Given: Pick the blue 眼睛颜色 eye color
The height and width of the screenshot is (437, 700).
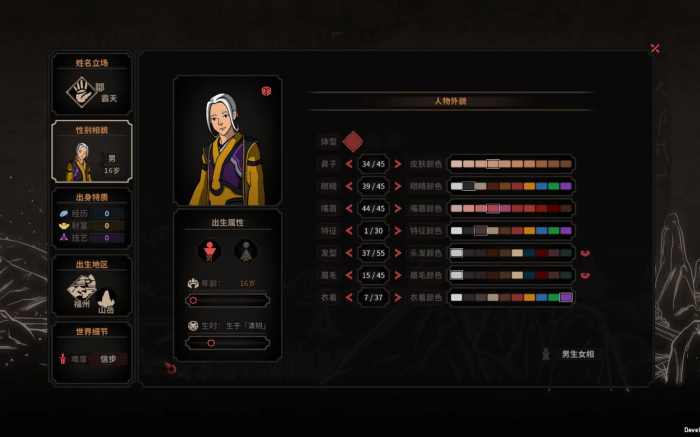Looking at the screenshot, I should click(541, 186).
